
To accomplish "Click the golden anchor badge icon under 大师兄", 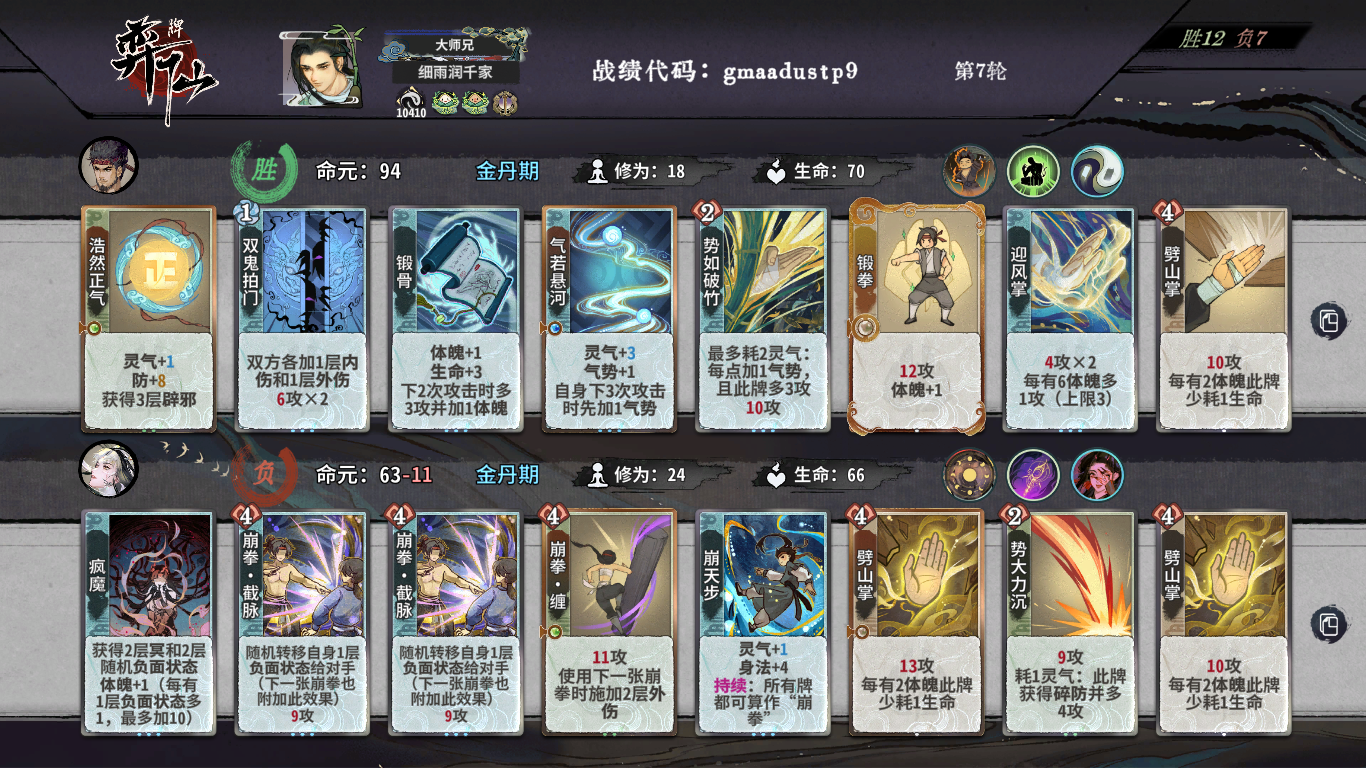I will pyautogui.click(x=505, y=100).
